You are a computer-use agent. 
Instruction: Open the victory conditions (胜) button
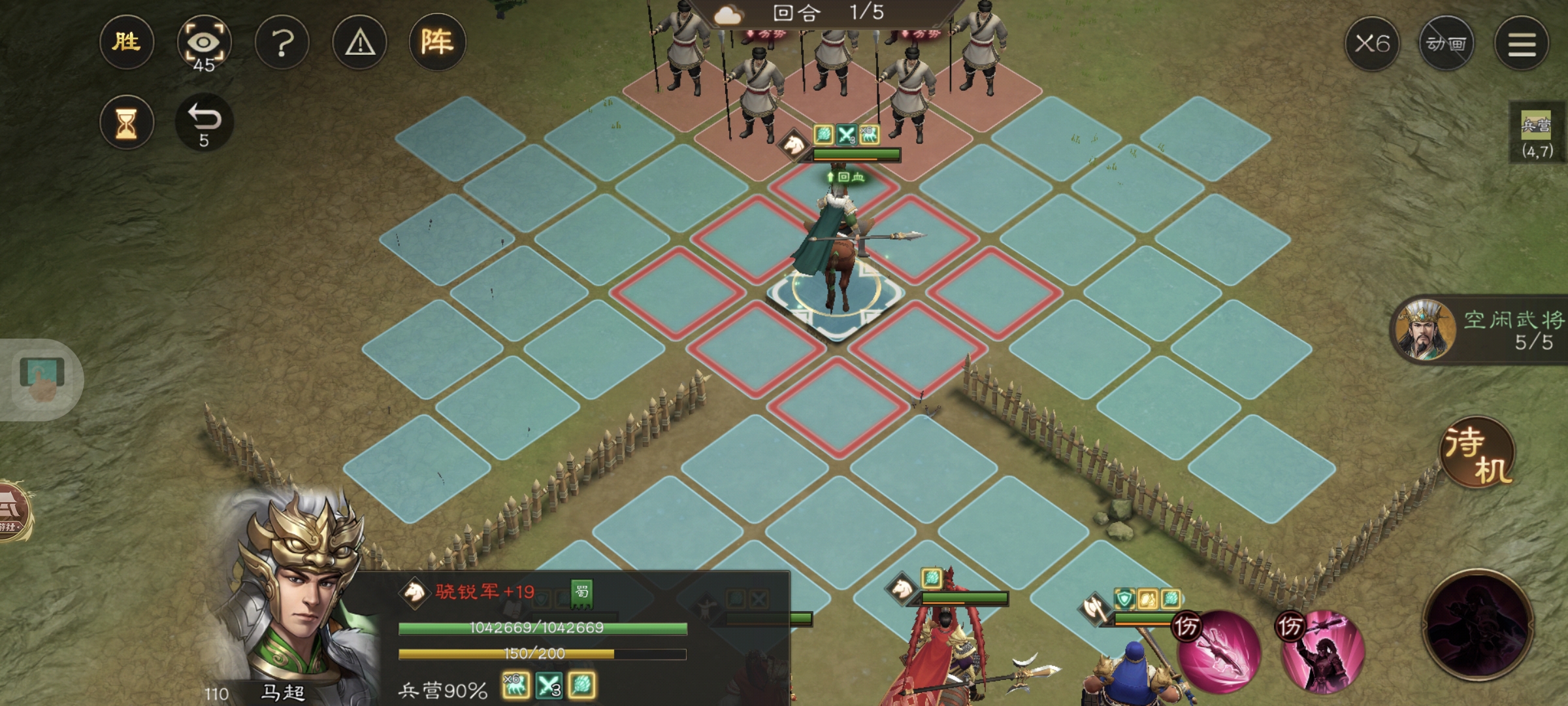point(127,42)
